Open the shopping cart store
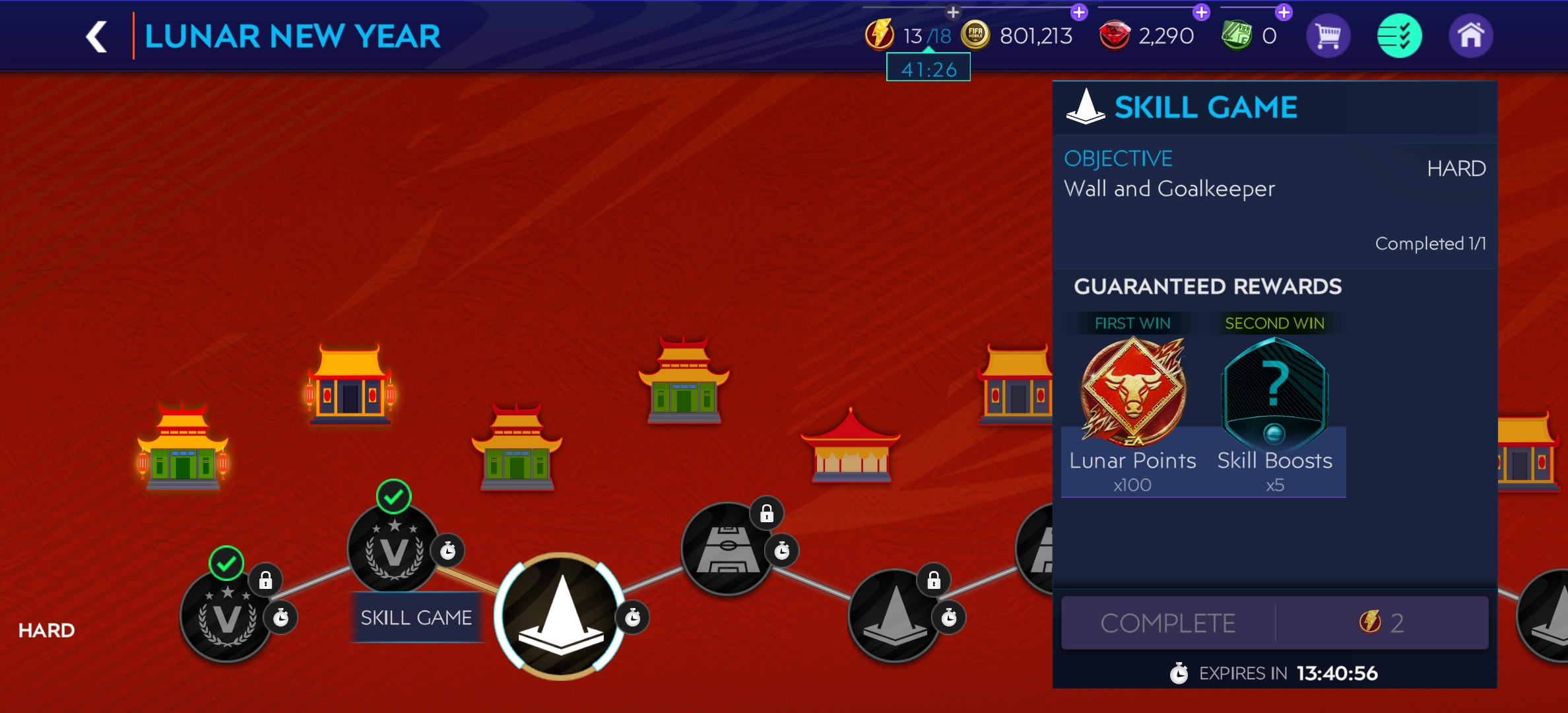 point(1328,36)
